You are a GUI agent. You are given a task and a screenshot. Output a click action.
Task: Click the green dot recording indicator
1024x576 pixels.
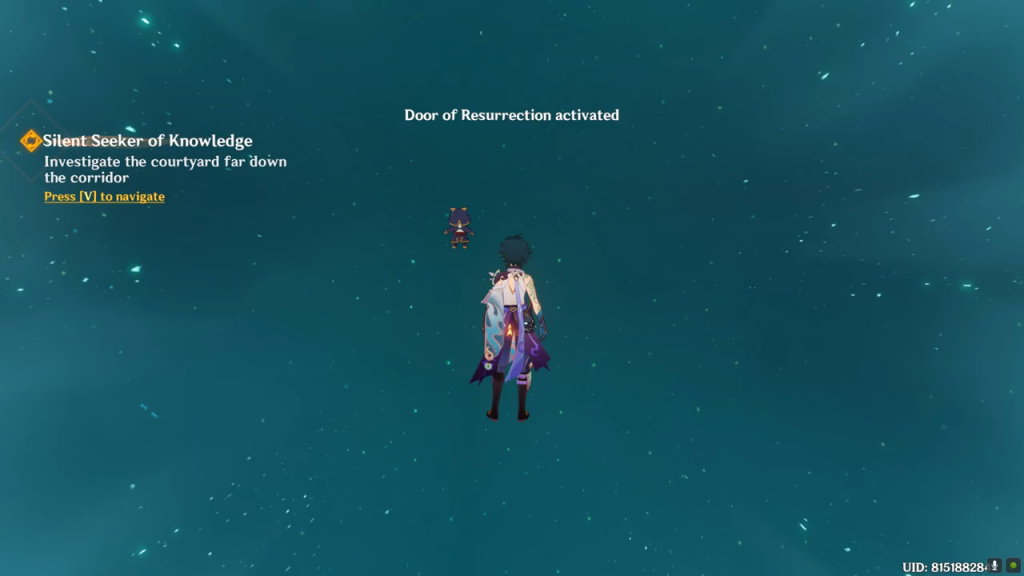1012,566
